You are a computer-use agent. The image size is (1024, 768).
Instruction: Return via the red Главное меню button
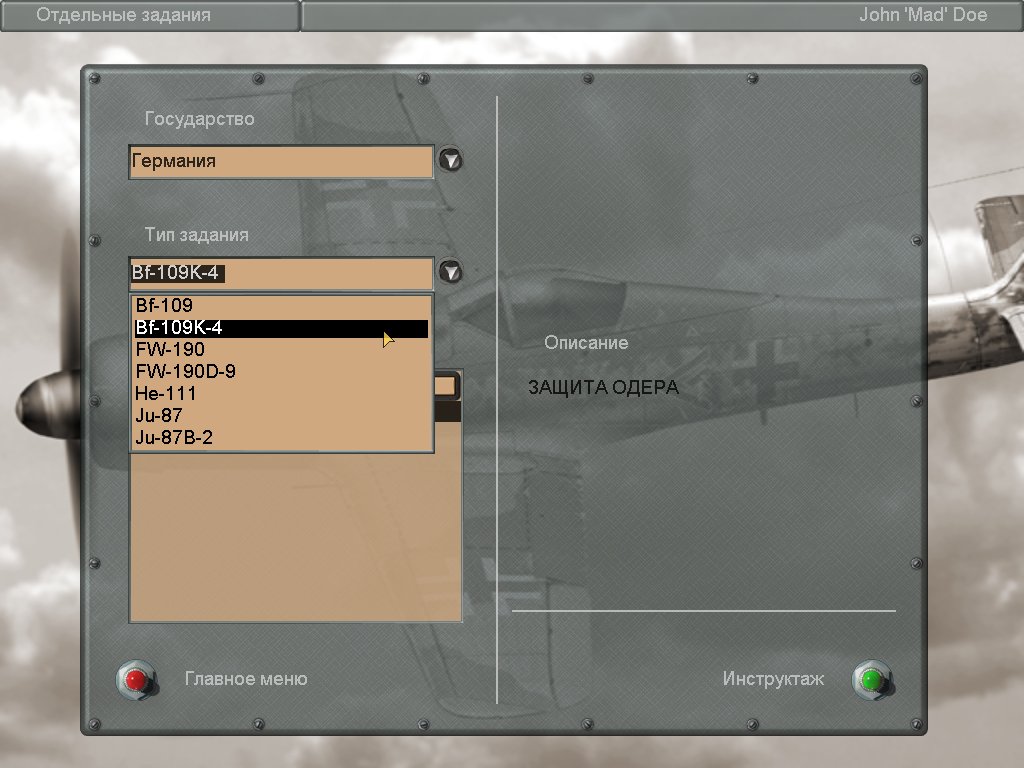tap(136, 680)
